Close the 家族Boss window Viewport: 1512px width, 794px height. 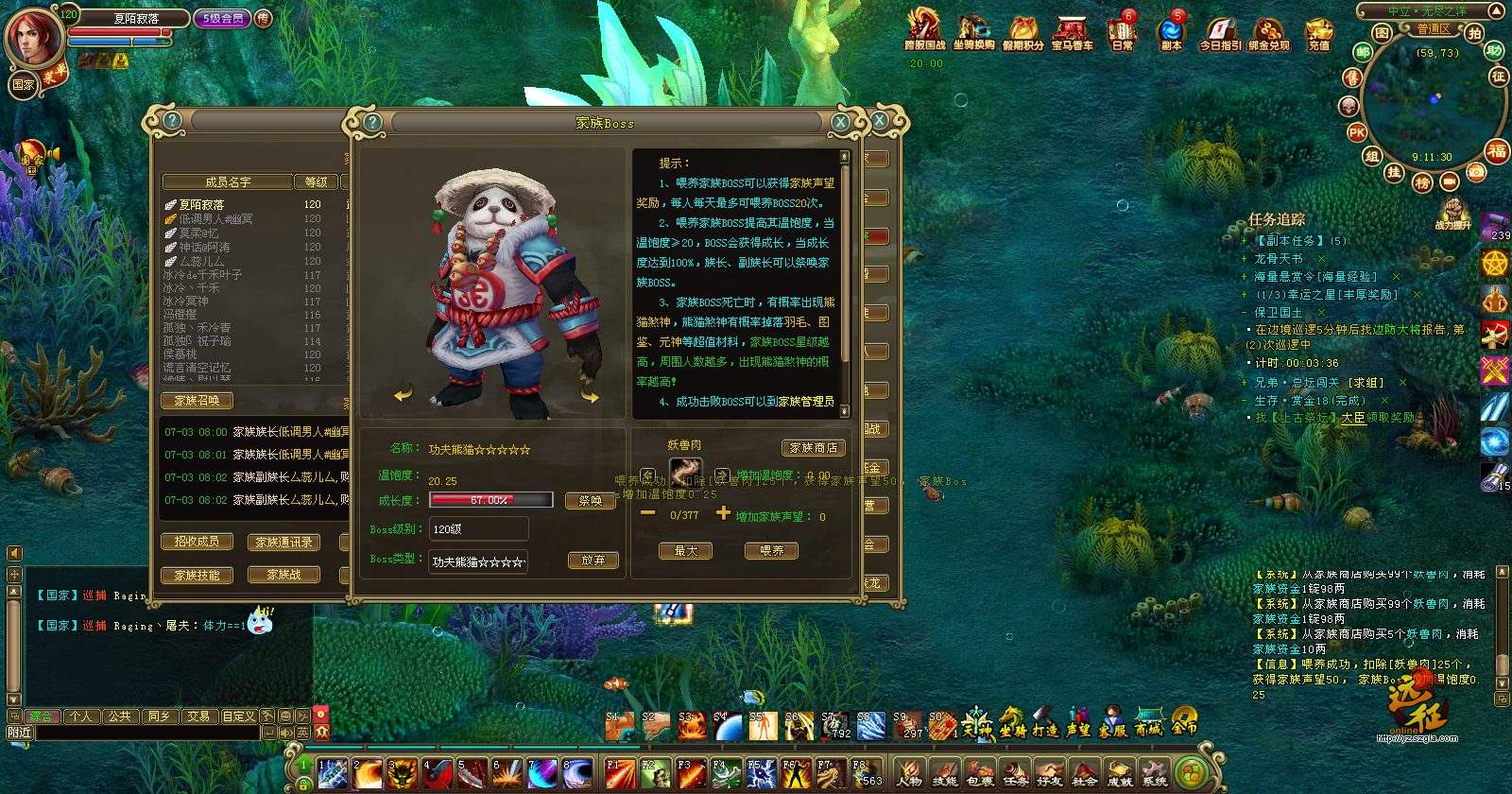click(840, 122)
